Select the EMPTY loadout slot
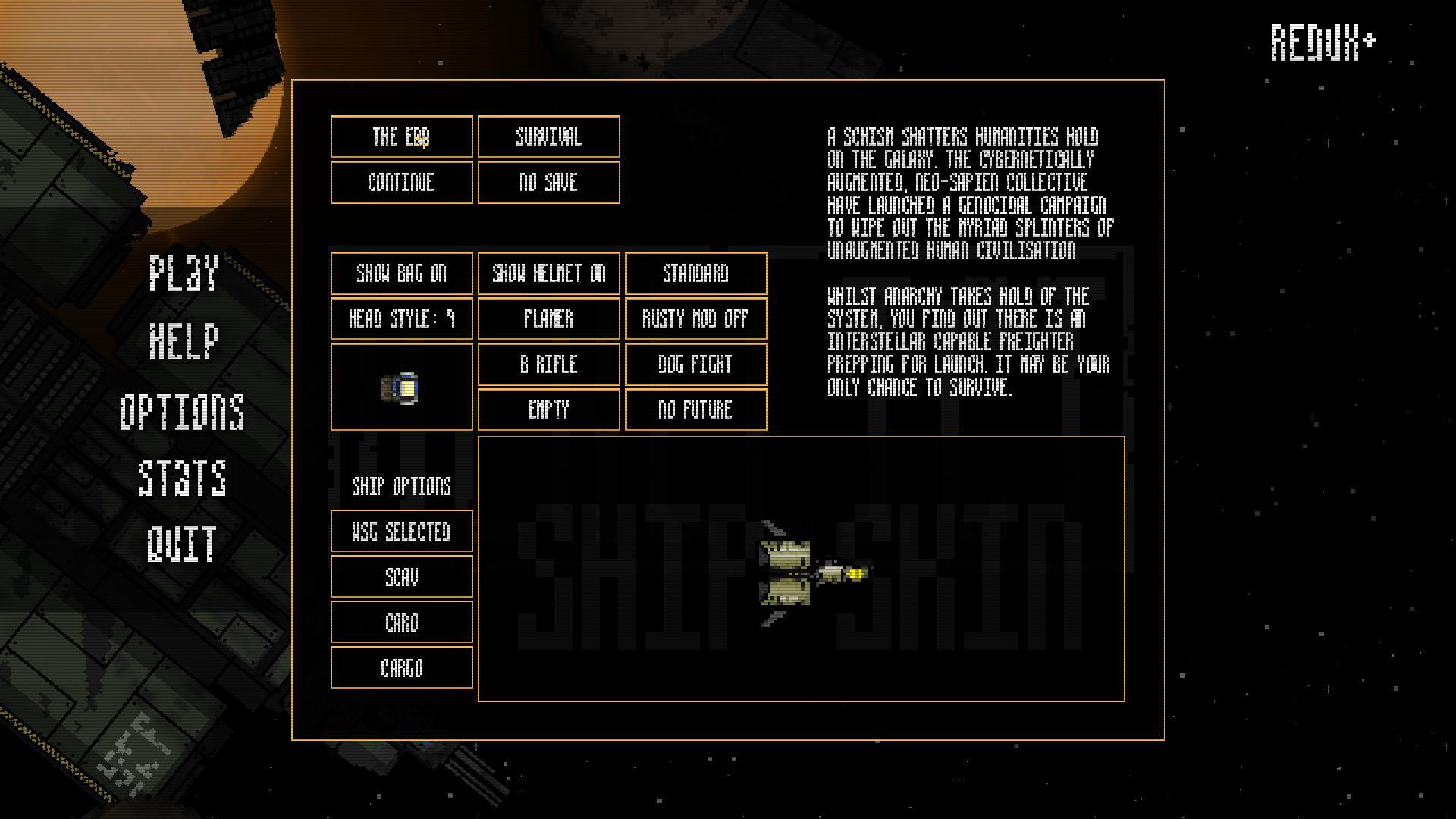Screen dimensions: 1456x819 click(x=548, y=410)
